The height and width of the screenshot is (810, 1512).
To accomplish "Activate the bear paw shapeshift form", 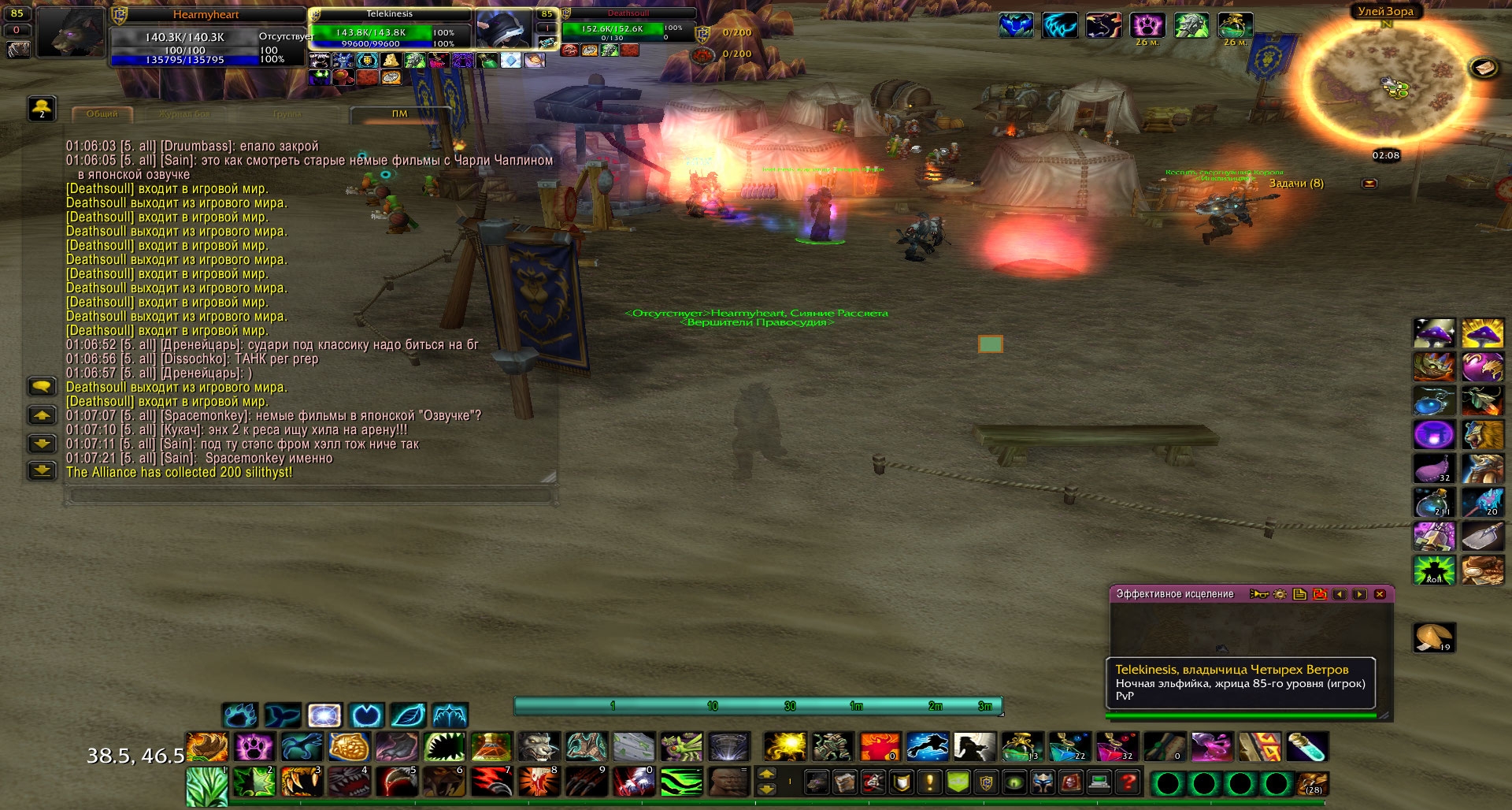I will pos(240,715).
